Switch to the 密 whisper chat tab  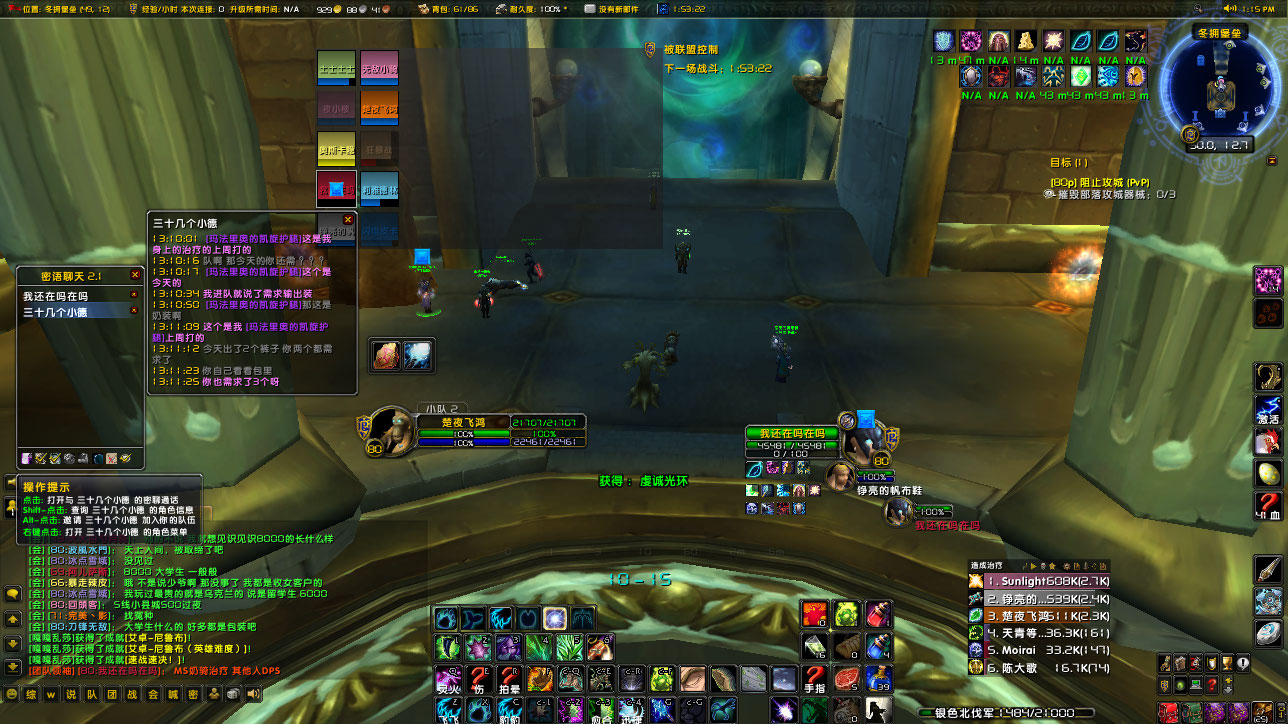[194, 694]
